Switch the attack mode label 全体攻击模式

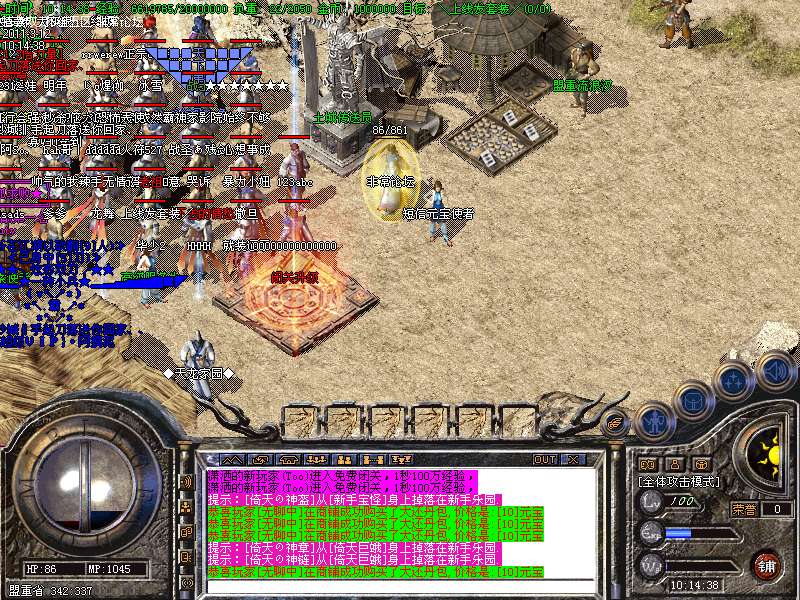tap(679, 481)
